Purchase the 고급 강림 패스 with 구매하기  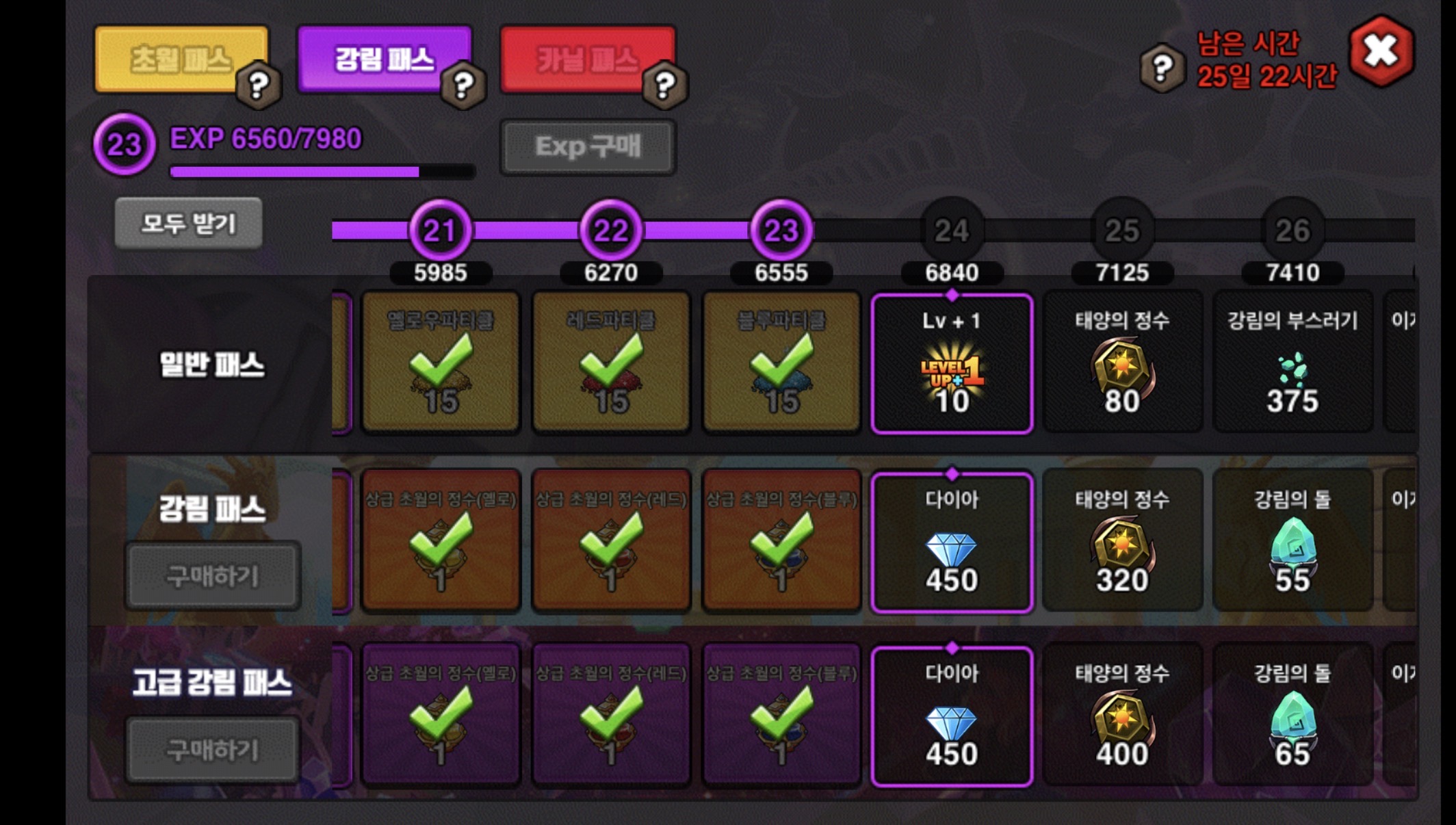(x=212, y=750)
